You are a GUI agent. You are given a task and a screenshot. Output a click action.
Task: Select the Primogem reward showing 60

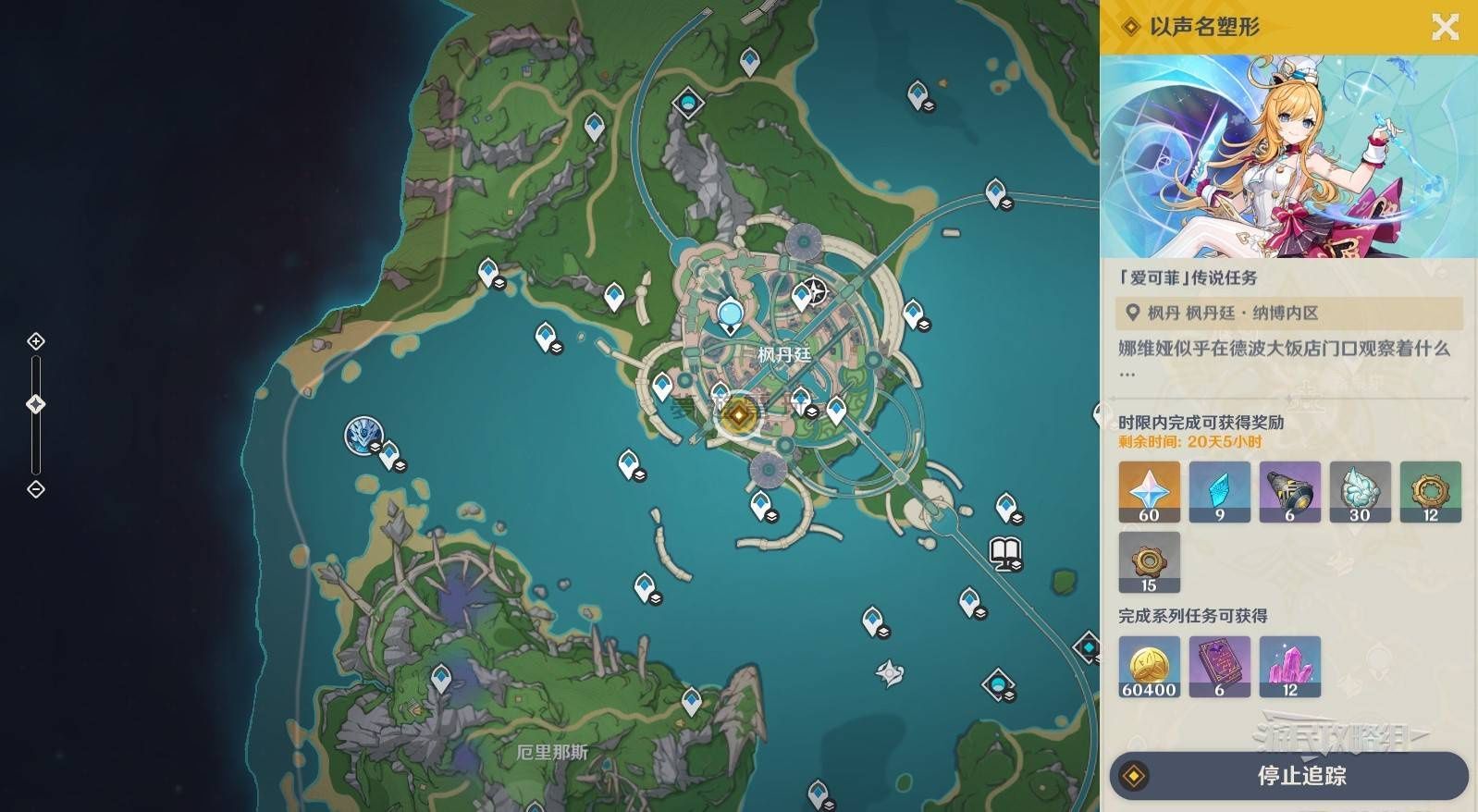tap(1149, 492)
